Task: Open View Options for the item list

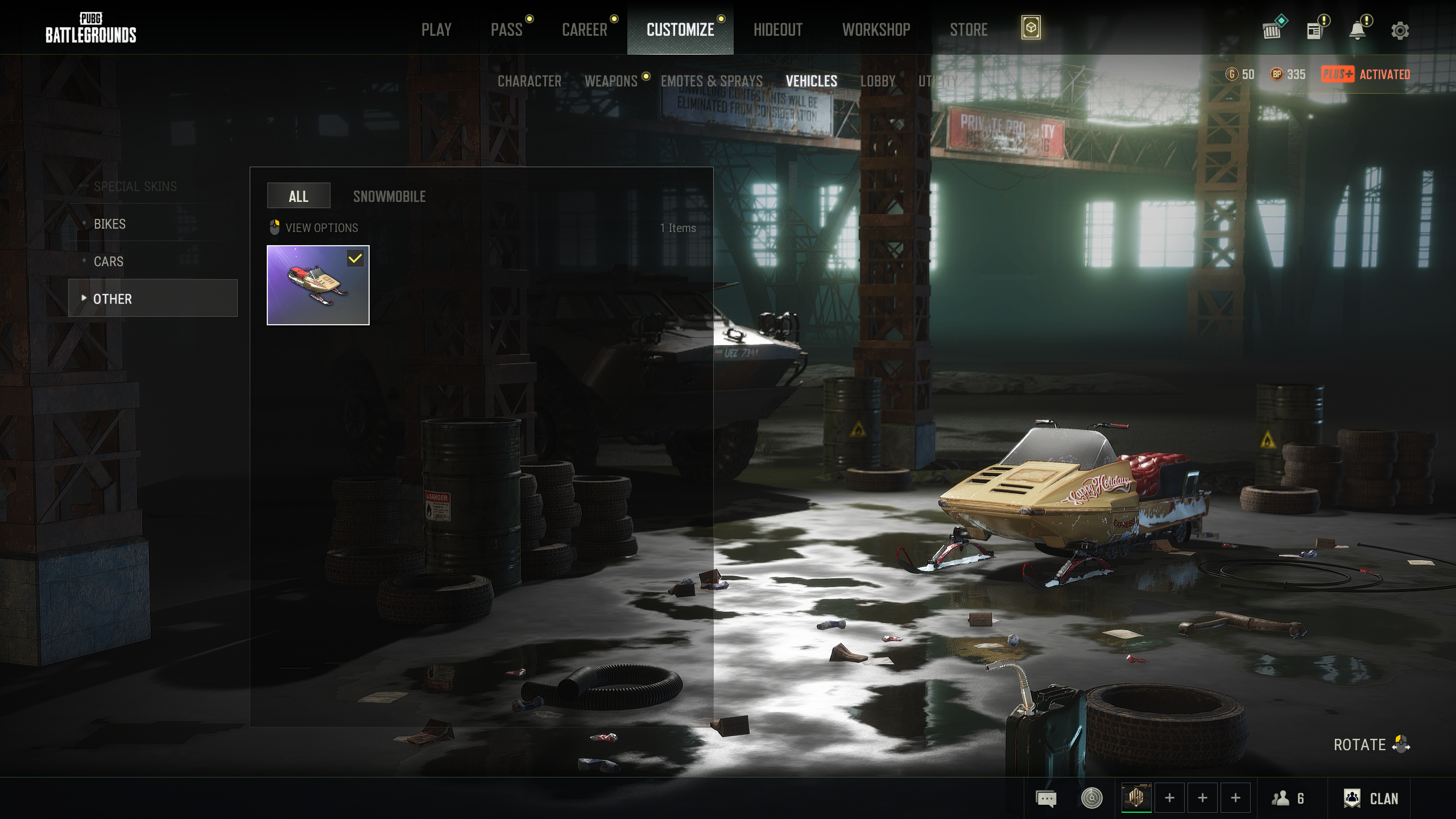Action: click(314, 228)
